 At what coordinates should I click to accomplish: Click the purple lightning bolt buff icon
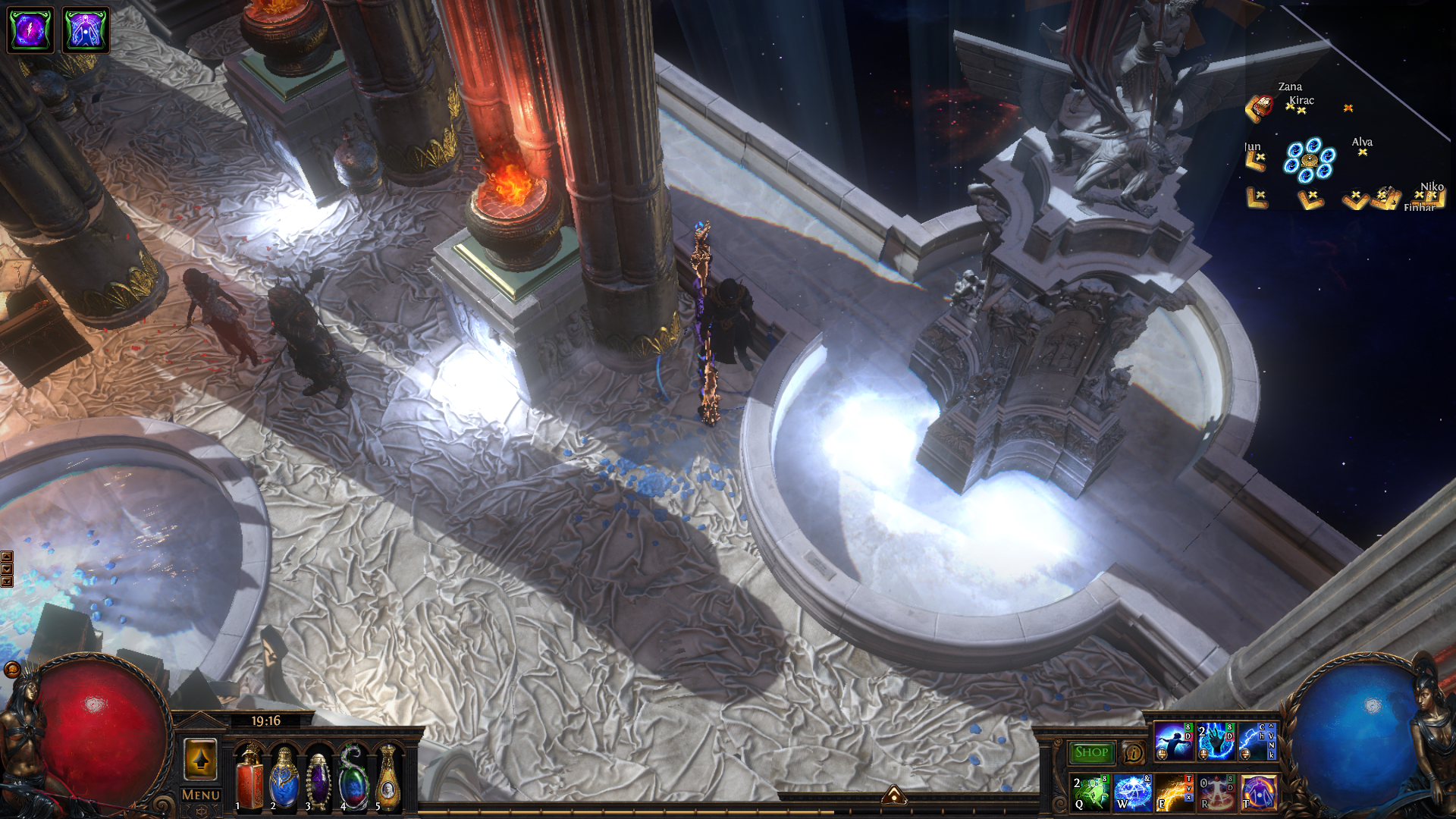click(x=30, y=30)
